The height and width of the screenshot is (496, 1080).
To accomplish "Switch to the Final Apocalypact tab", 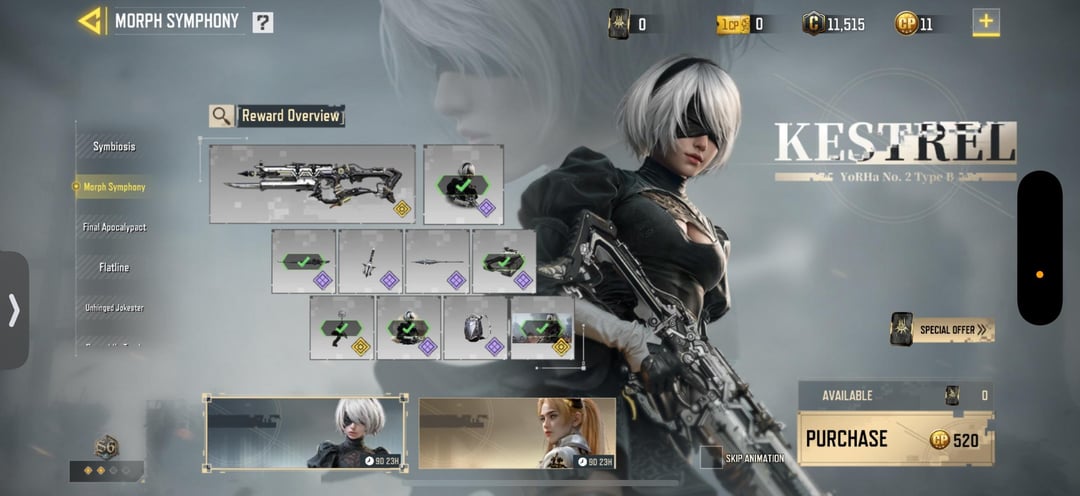I will 114,228.
